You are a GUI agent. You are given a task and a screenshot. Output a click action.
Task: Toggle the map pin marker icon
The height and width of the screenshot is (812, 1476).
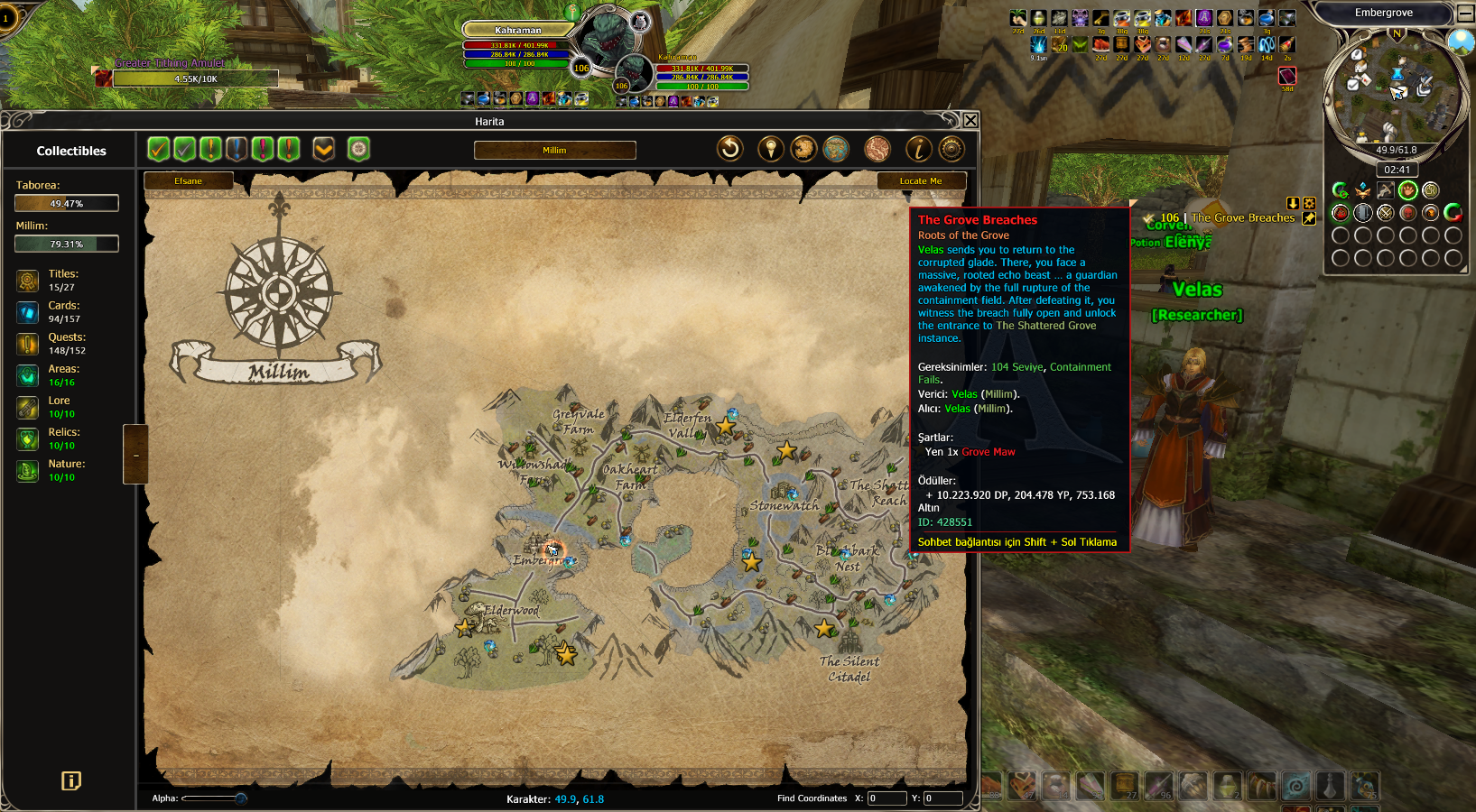pos(770,149)
